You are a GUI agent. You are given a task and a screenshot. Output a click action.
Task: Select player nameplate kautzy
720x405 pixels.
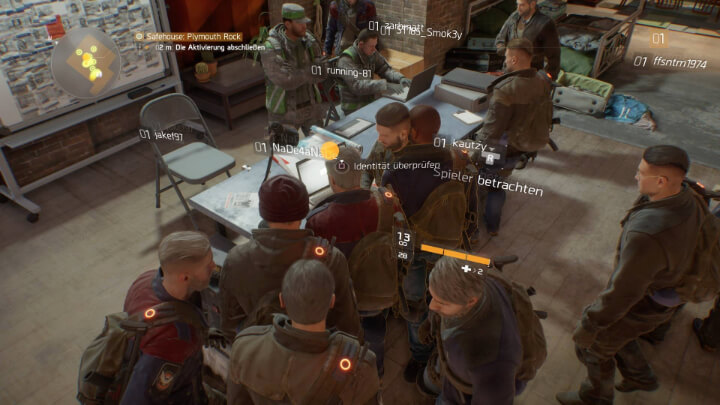pos(466,144)
